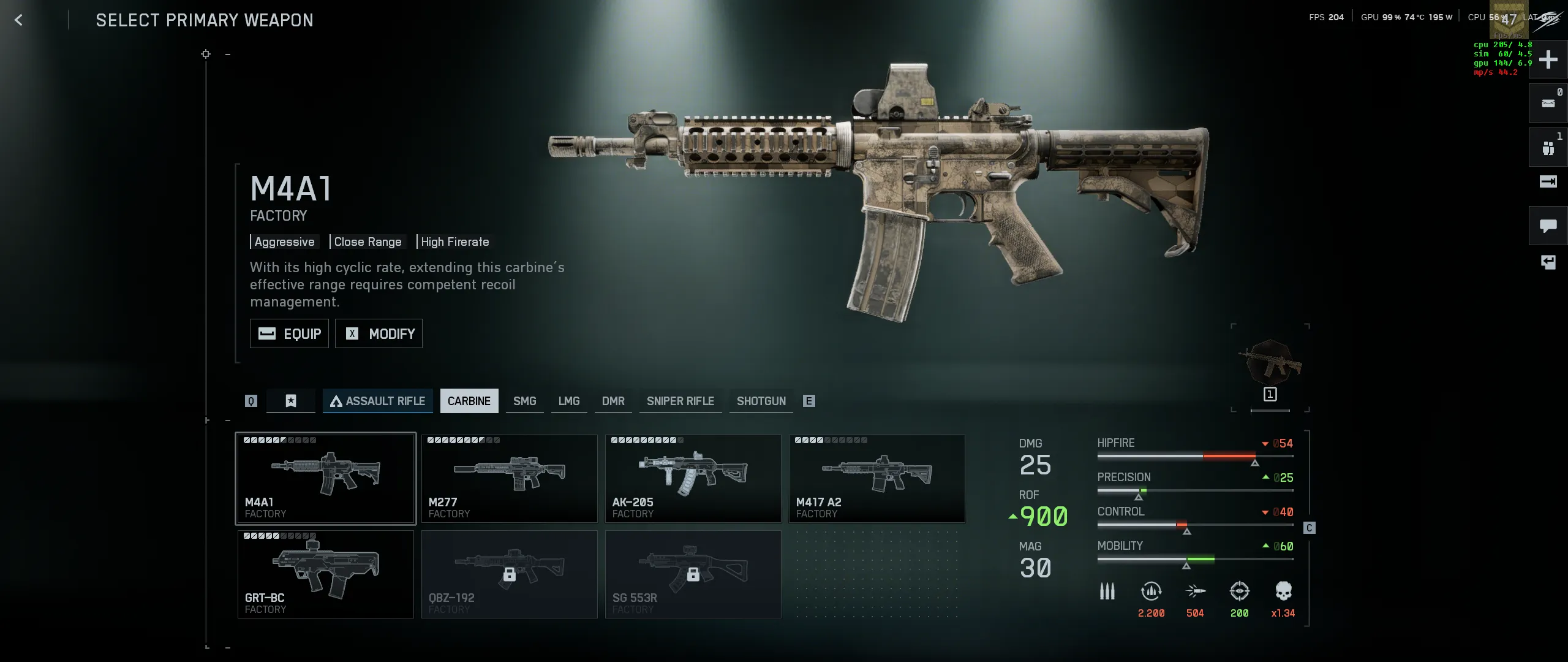Click the plus icon at top of sidebar

point(1548,59)
